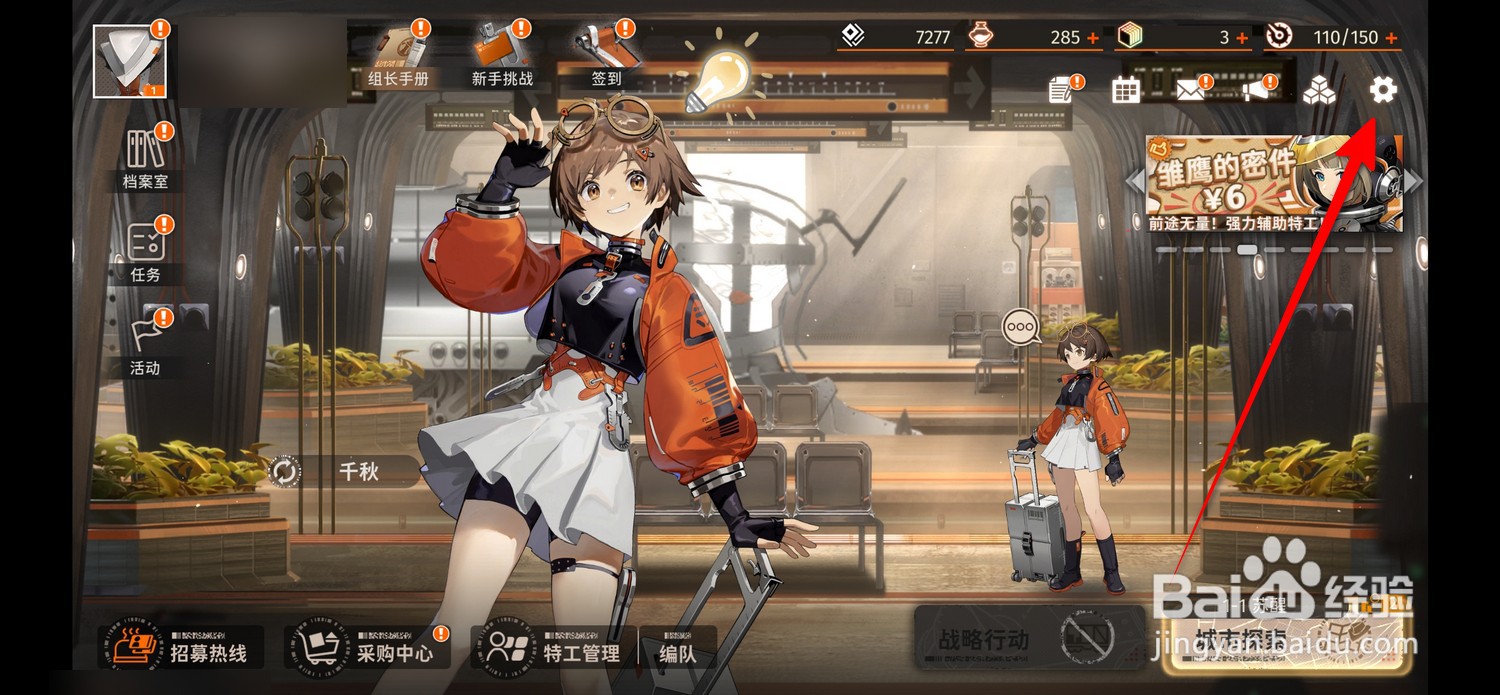The height and width of the screenshot is (695, 1500).
Task: Open 组长手册 handbook
Action: 398,56
